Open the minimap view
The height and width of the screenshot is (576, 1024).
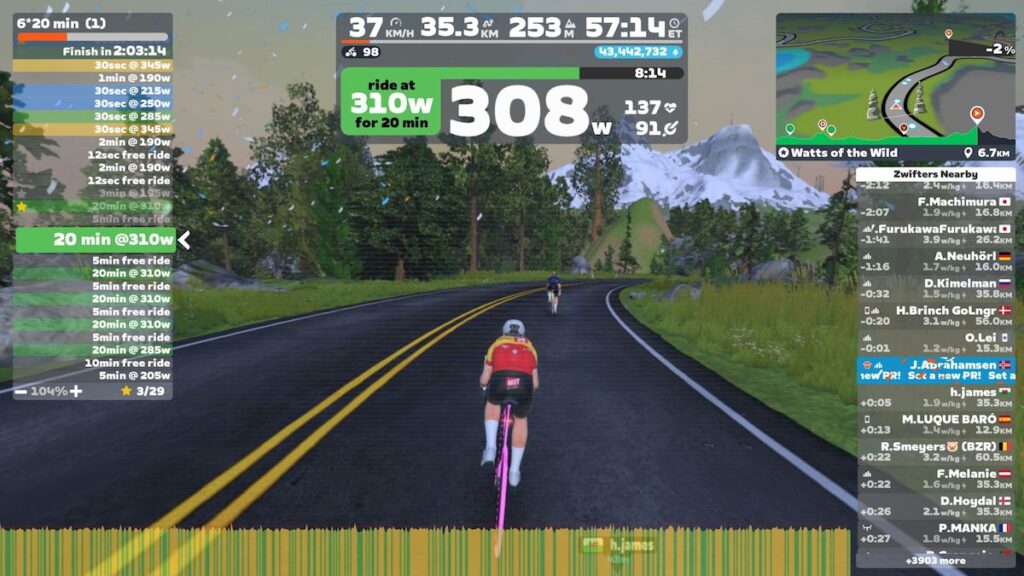point(895,78)
